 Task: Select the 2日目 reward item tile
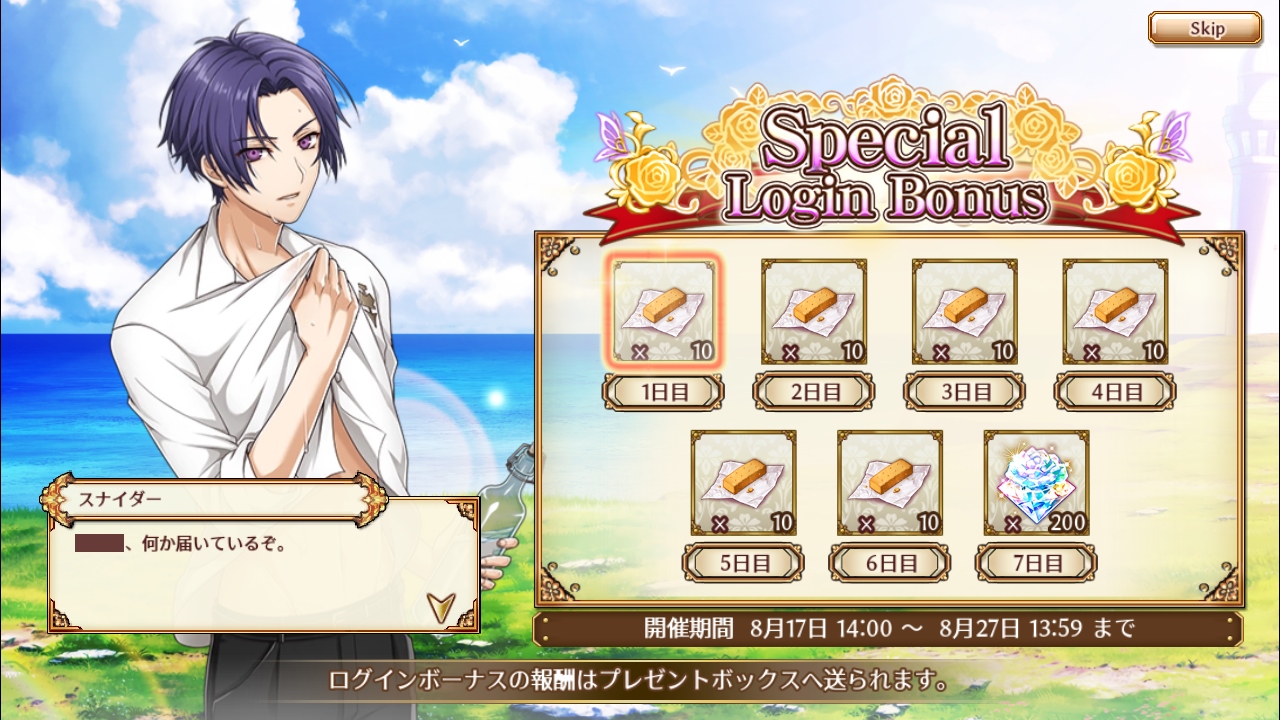814,312
